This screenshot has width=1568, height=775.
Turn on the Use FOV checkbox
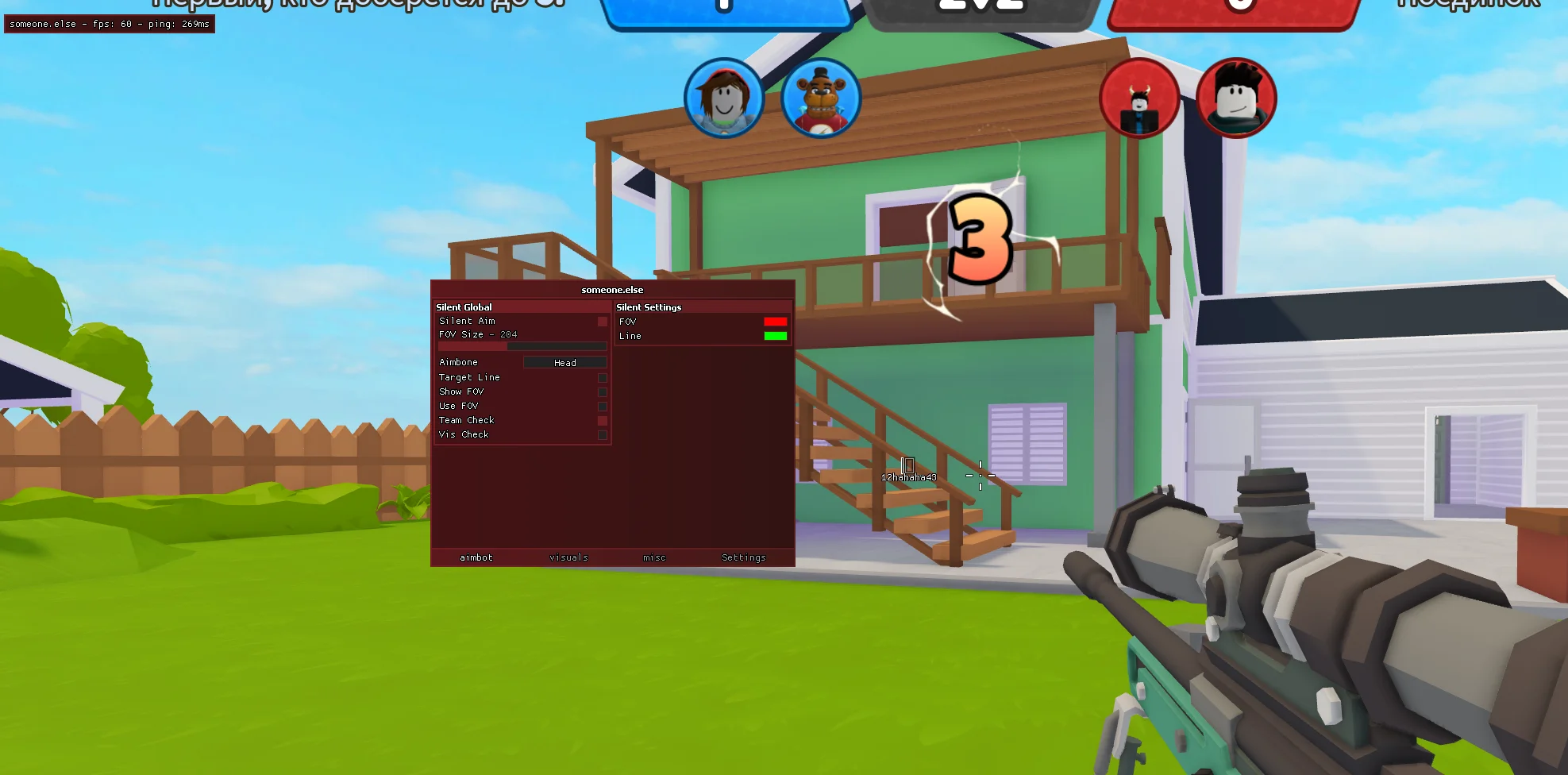[602, 407]
